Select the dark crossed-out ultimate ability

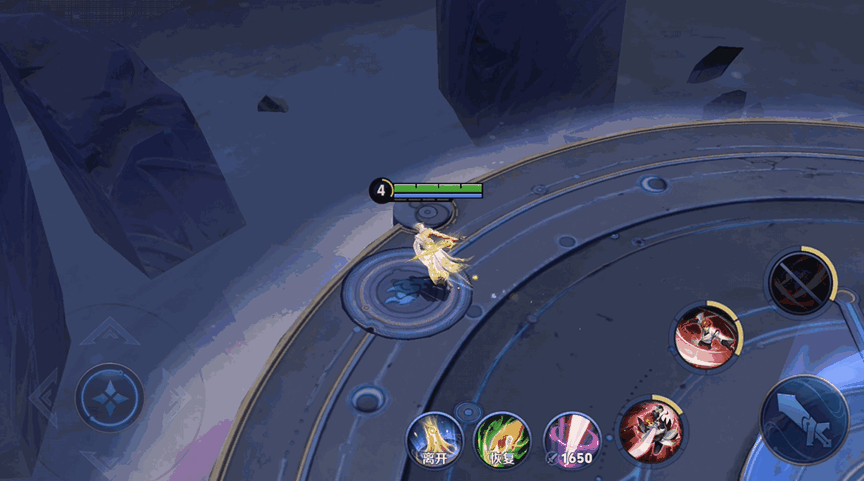pos(801,281)
